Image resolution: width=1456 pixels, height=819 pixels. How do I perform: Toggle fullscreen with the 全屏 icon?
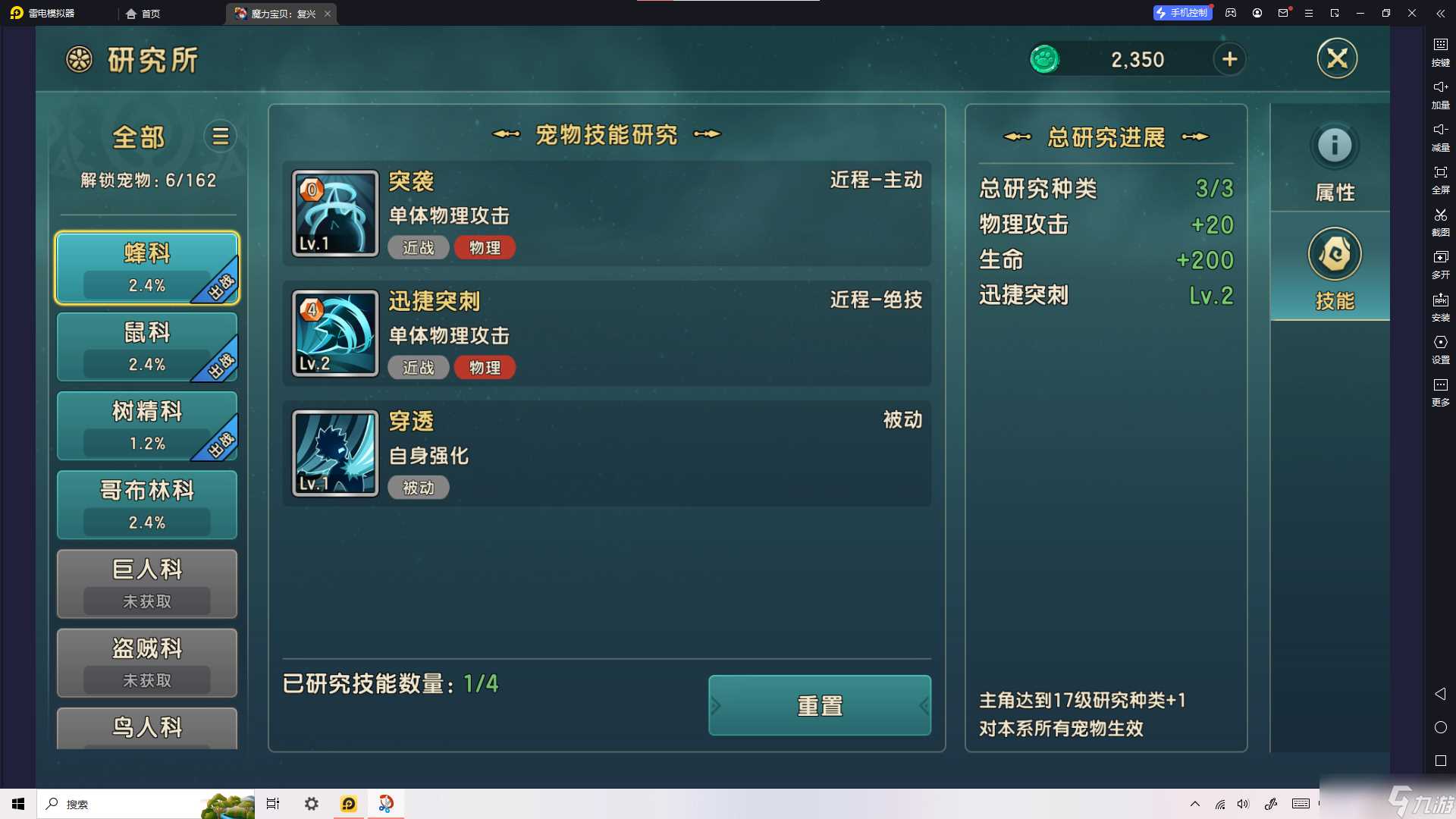(1440, 180)
